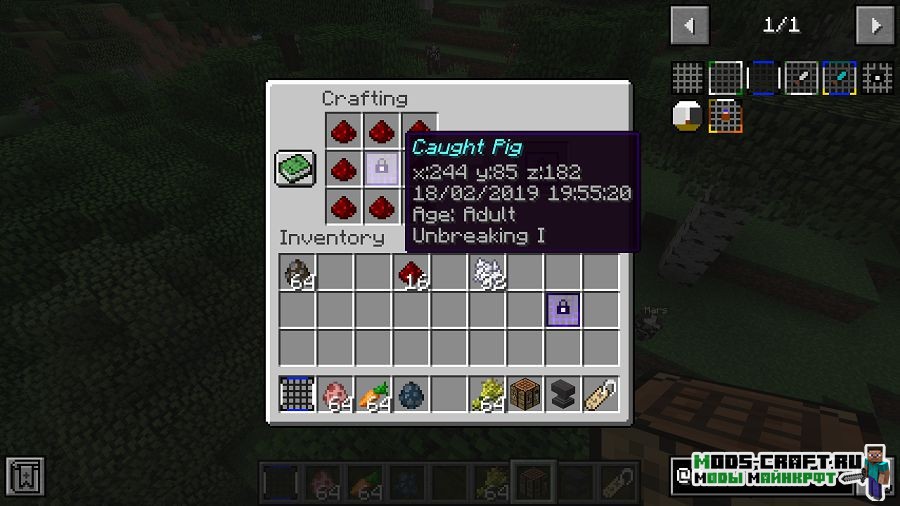Pick up the name tag item

click(x=601, y=394)
